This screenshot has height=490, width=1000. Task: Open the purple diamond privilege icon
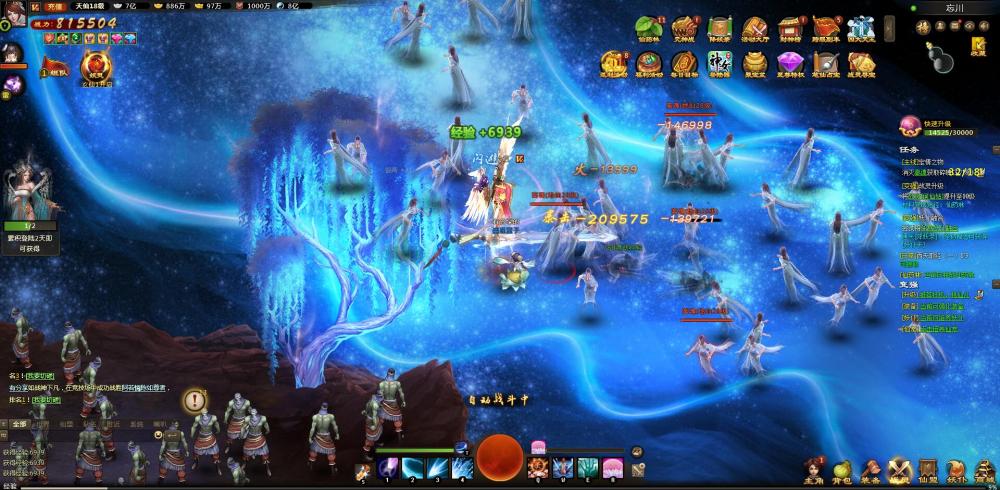coord(791,62)
